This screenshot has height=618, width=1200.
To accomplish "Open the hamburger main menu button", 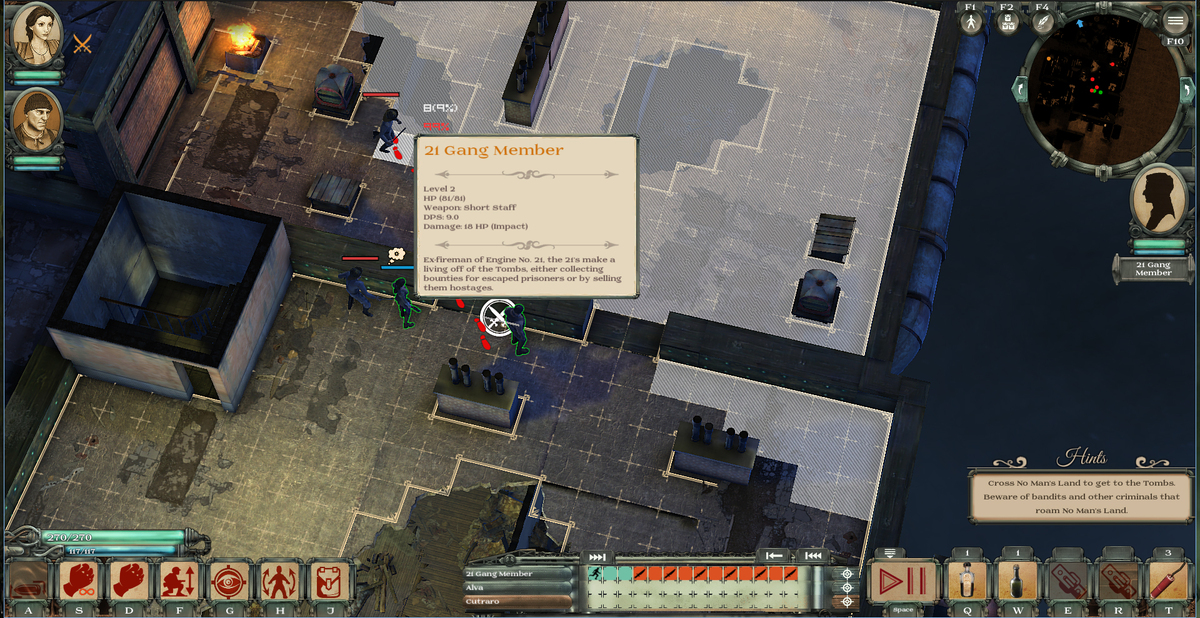I will click(x=1175, y=22).
